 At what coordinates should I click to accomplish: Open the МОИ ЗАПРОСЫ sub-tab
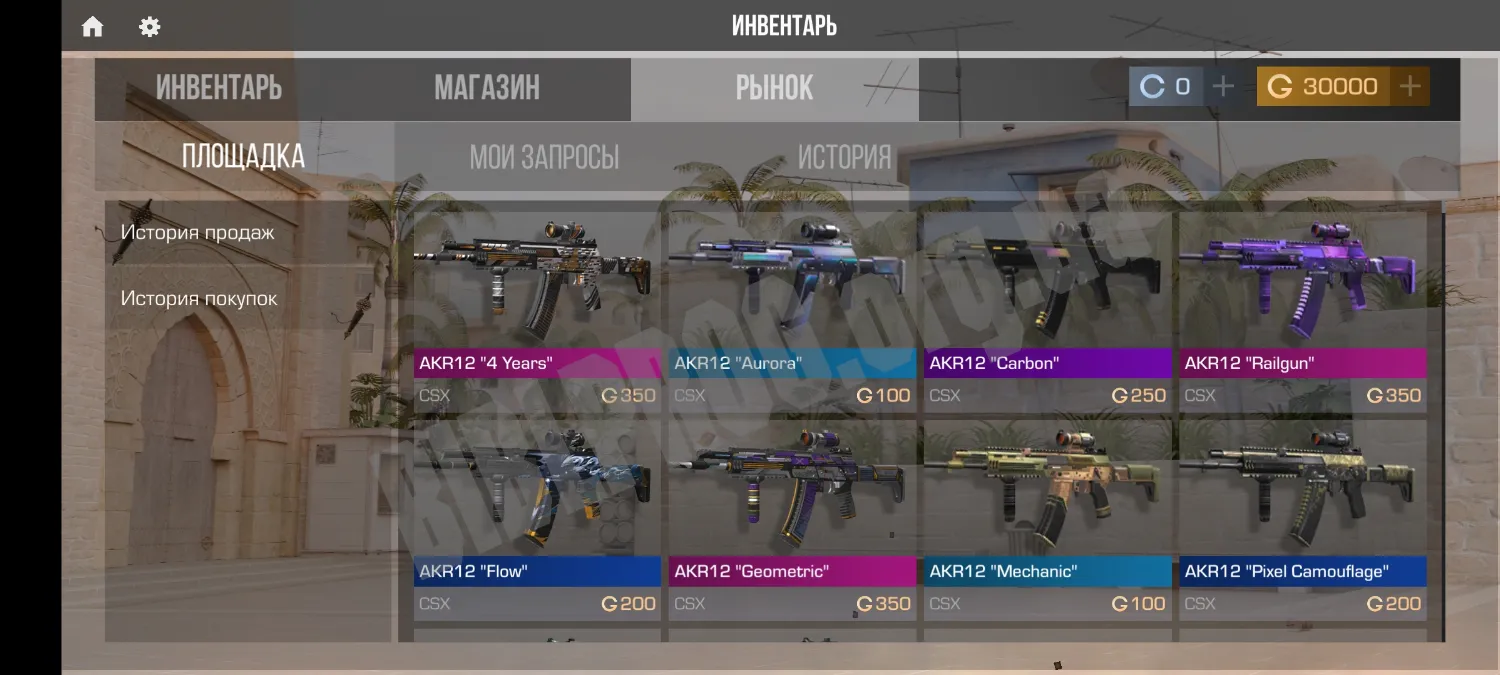(x=544, y=157)
